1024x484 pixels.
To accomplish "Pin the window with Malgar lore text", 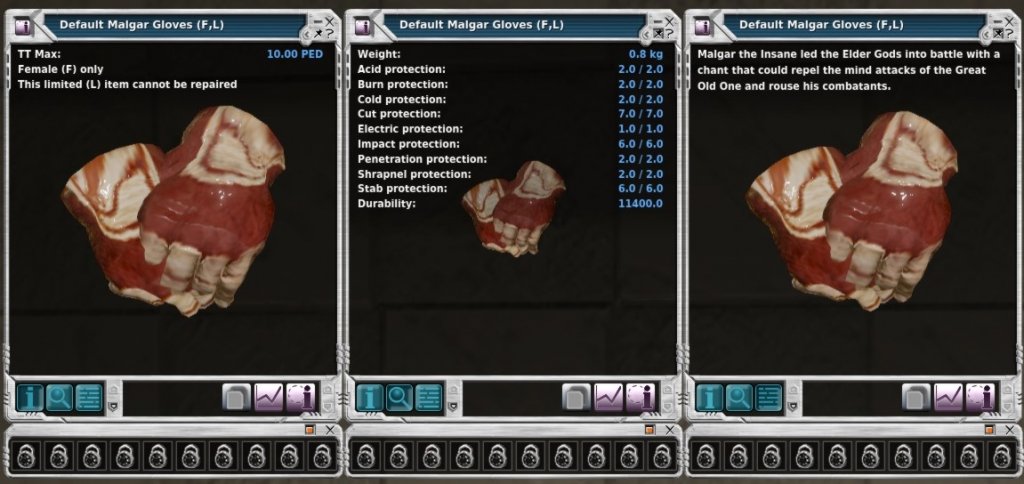I will point(997,34).
